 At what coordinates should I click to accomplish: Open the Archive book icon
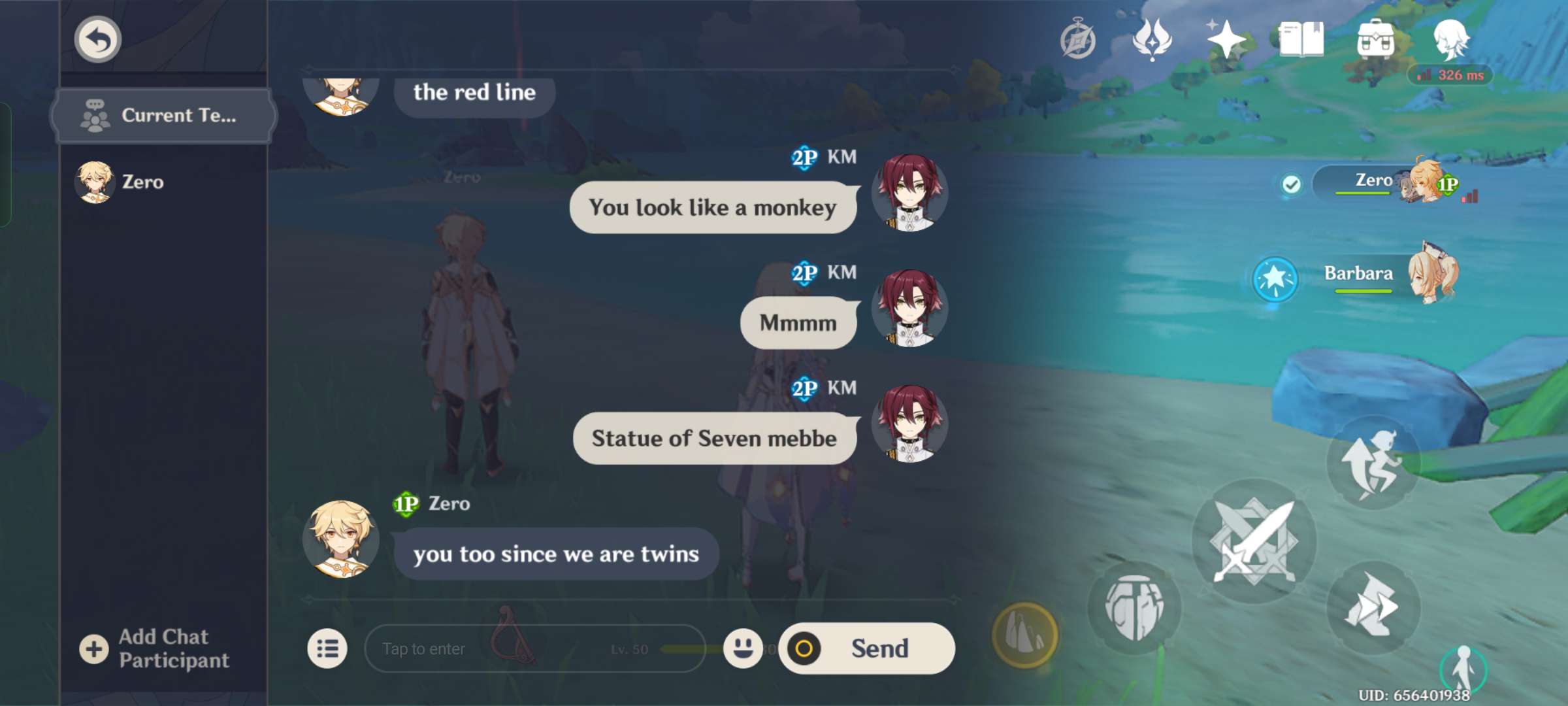1301,39
